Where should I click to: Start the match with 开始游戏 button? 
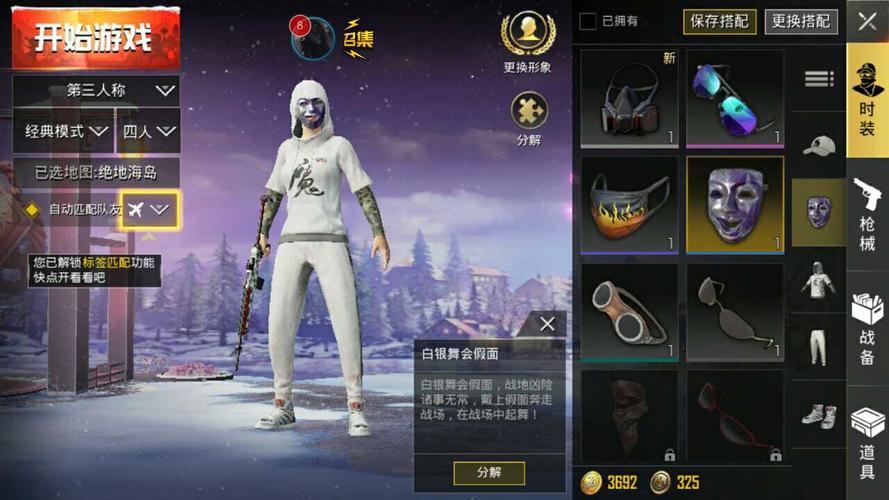[x=95, y=38]
